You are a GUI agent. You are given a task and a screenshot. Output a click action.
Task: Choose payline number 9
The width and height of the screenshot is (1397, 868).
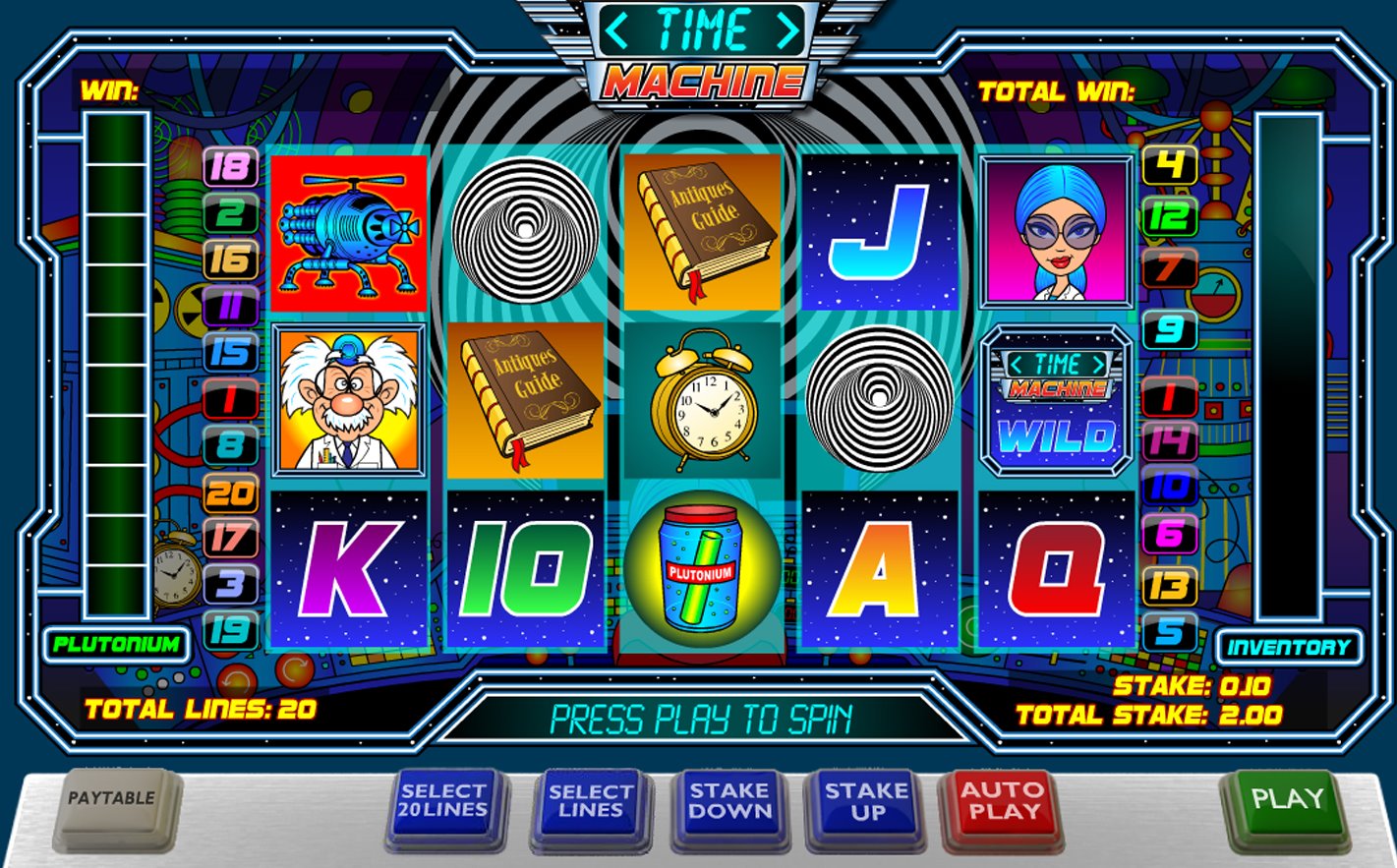tap(1169, 329)
